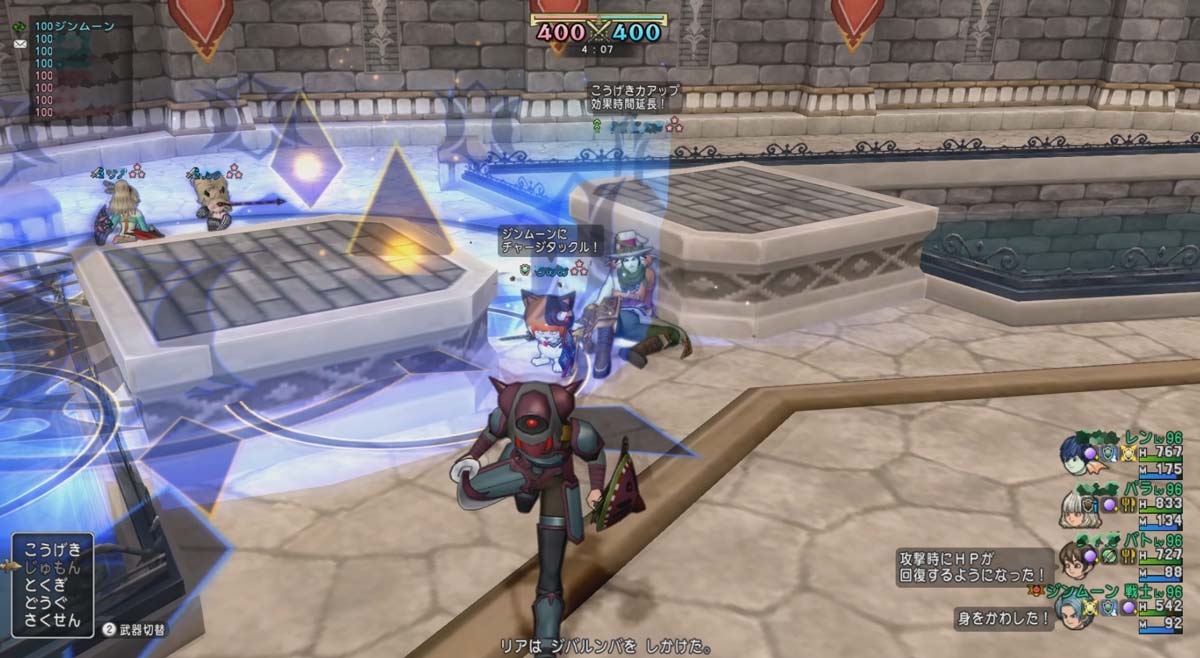Select ジンムーン's portrait in the party list
This screenshot has width=1200, height=658.
pyautogui.click(x=1072, y=611)
